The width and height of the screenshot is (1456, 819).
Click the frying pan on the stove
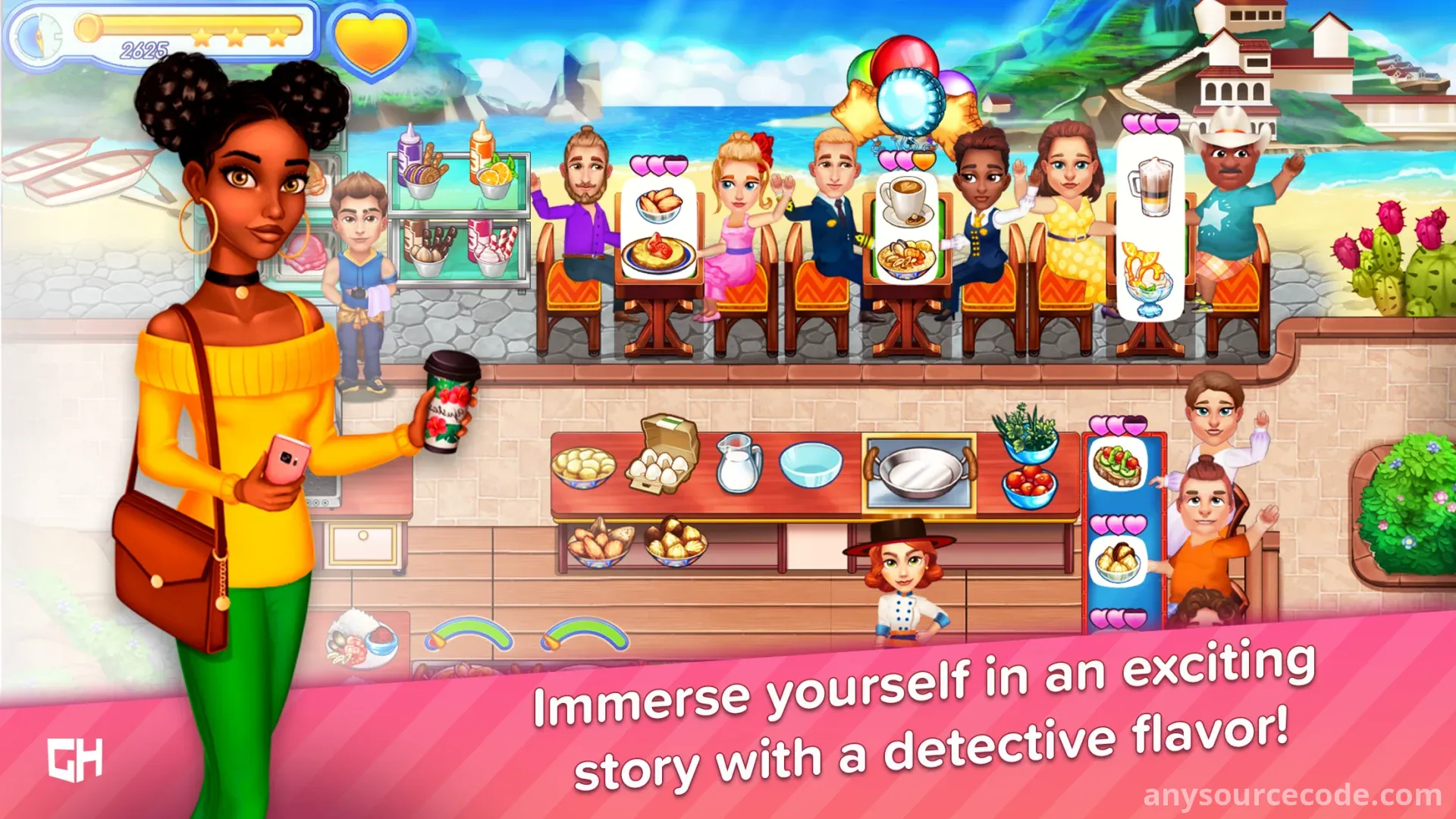920,472
